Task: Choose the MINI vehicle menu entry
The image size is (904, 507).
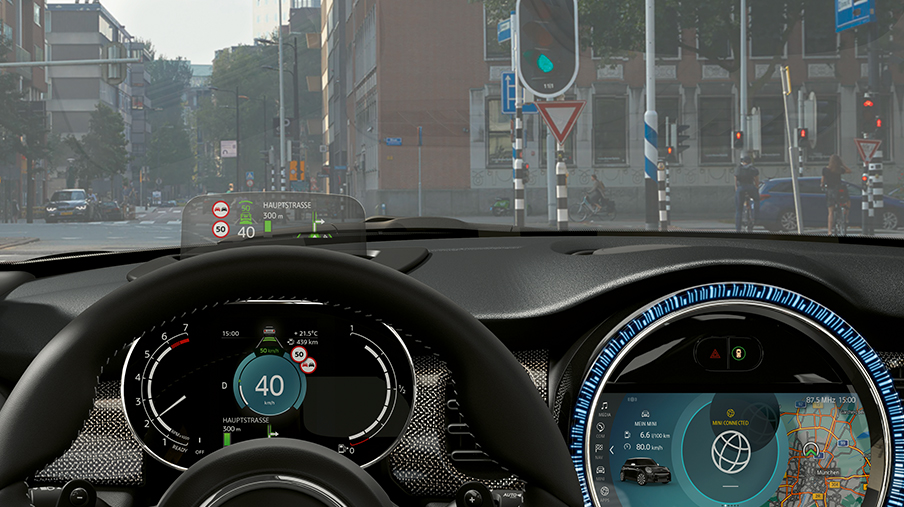Action: point(598,468)
